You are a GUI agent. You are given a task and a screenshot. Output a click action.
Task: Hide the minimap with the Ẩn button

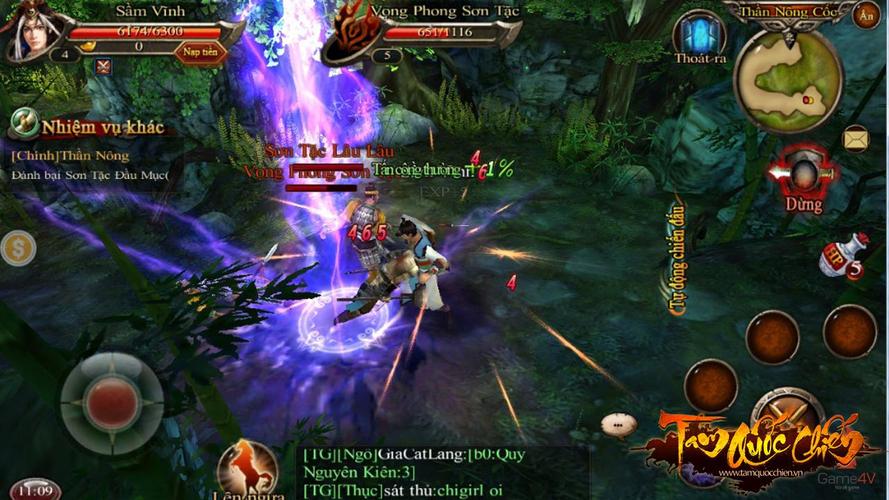866,15
